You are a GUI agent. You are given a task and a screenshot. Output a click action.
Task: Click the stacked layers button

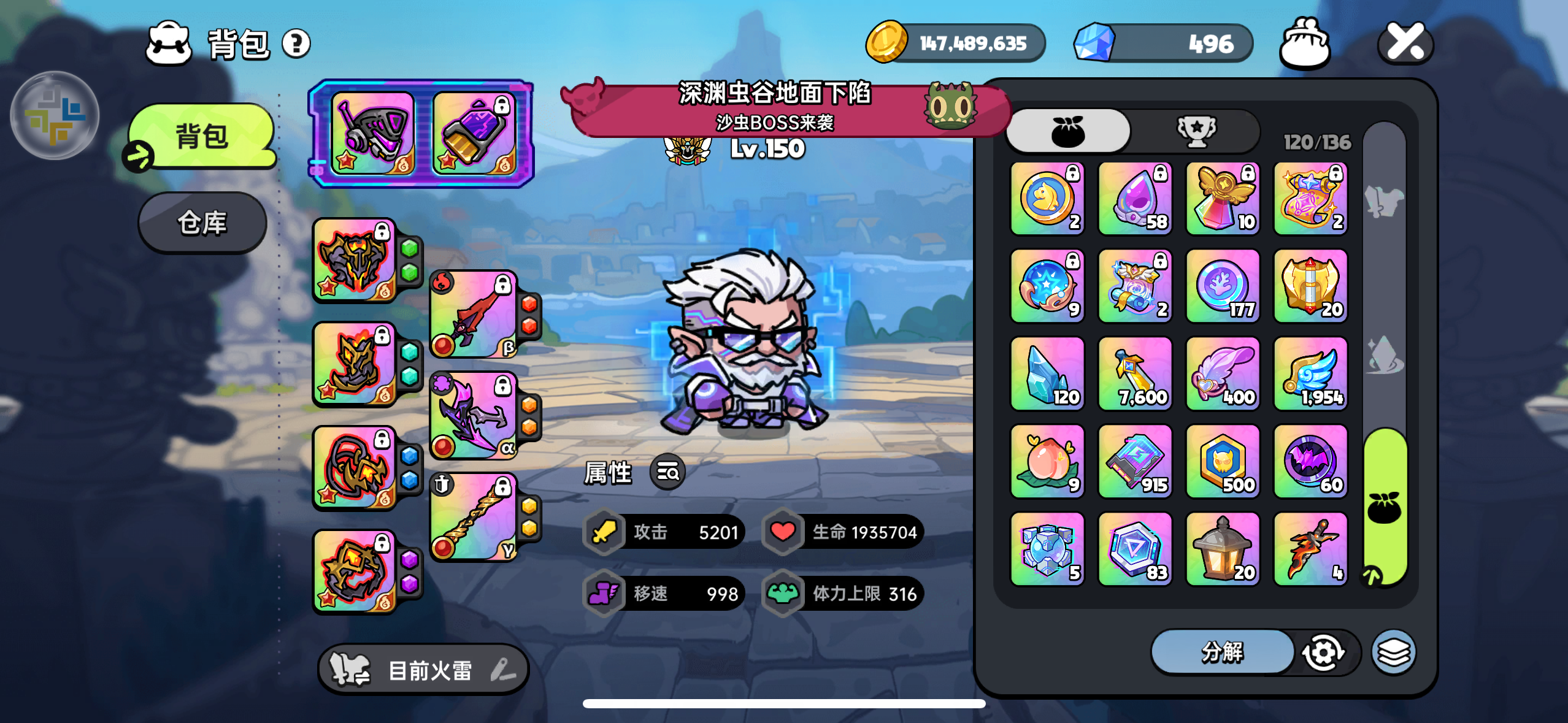[1394, 652]
